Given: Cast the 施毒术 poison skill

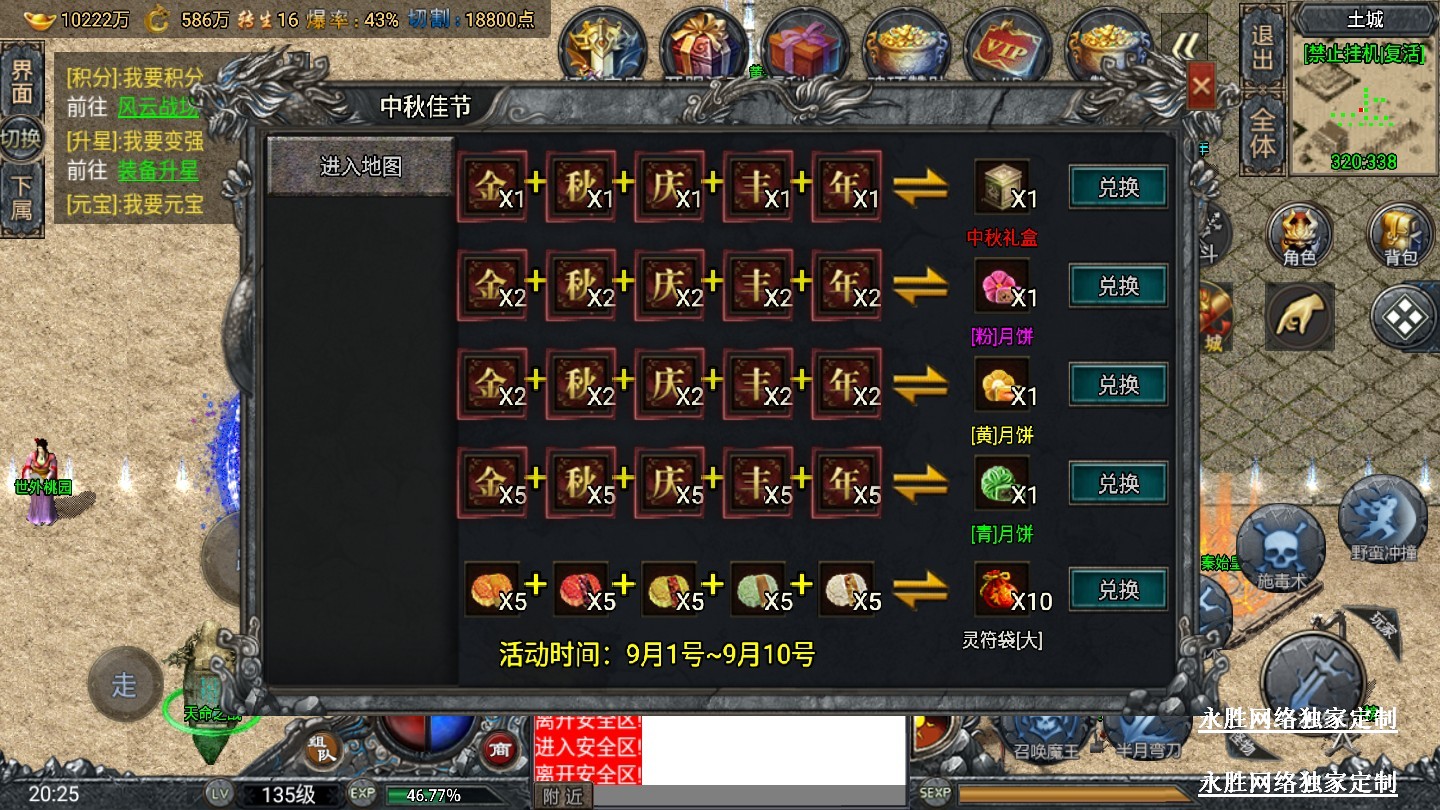Looking at the screenshot, I should pos(1280,548).
